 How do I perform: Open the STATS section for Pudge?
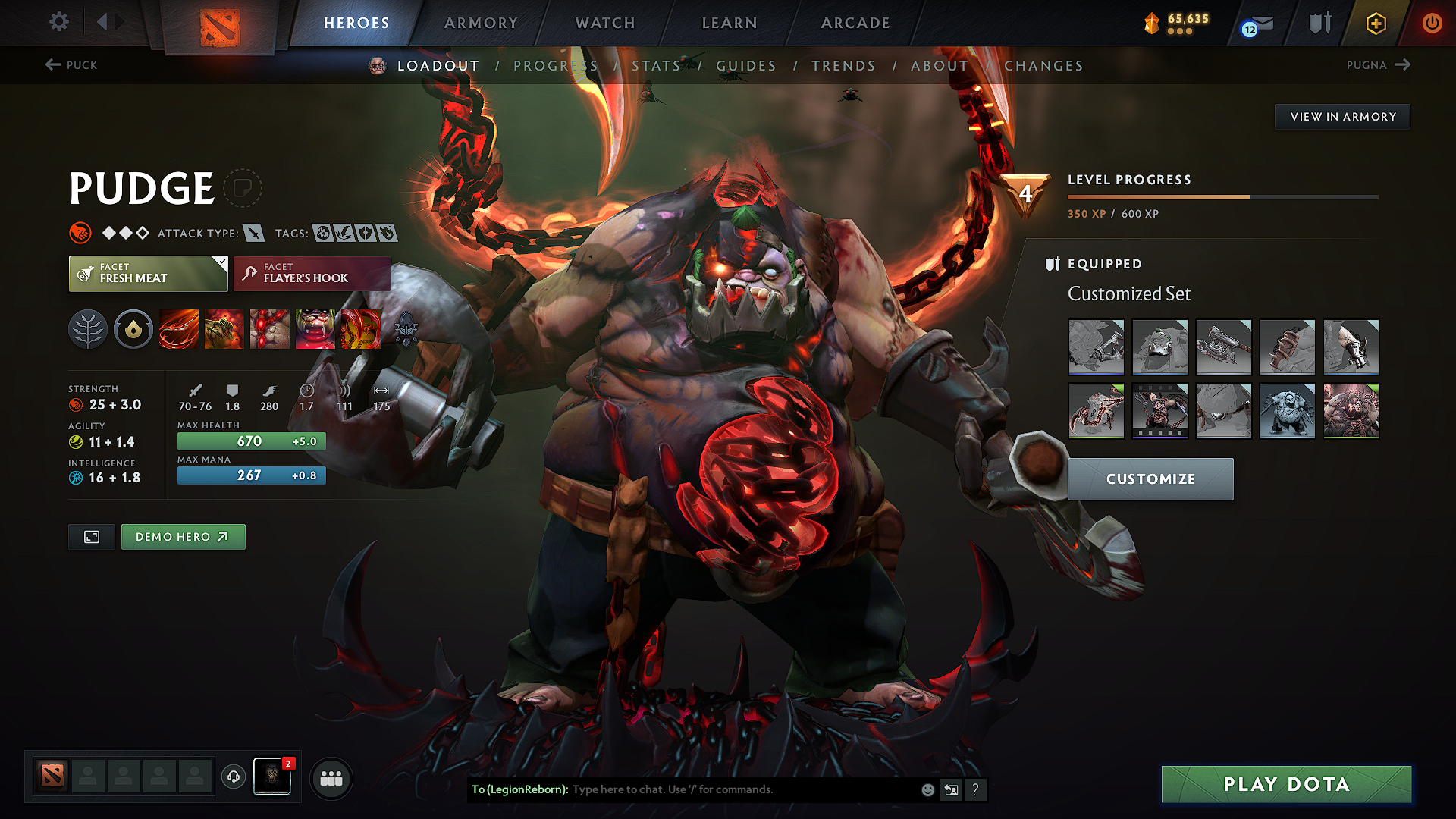pyautogui.click(x=657, y=66)
